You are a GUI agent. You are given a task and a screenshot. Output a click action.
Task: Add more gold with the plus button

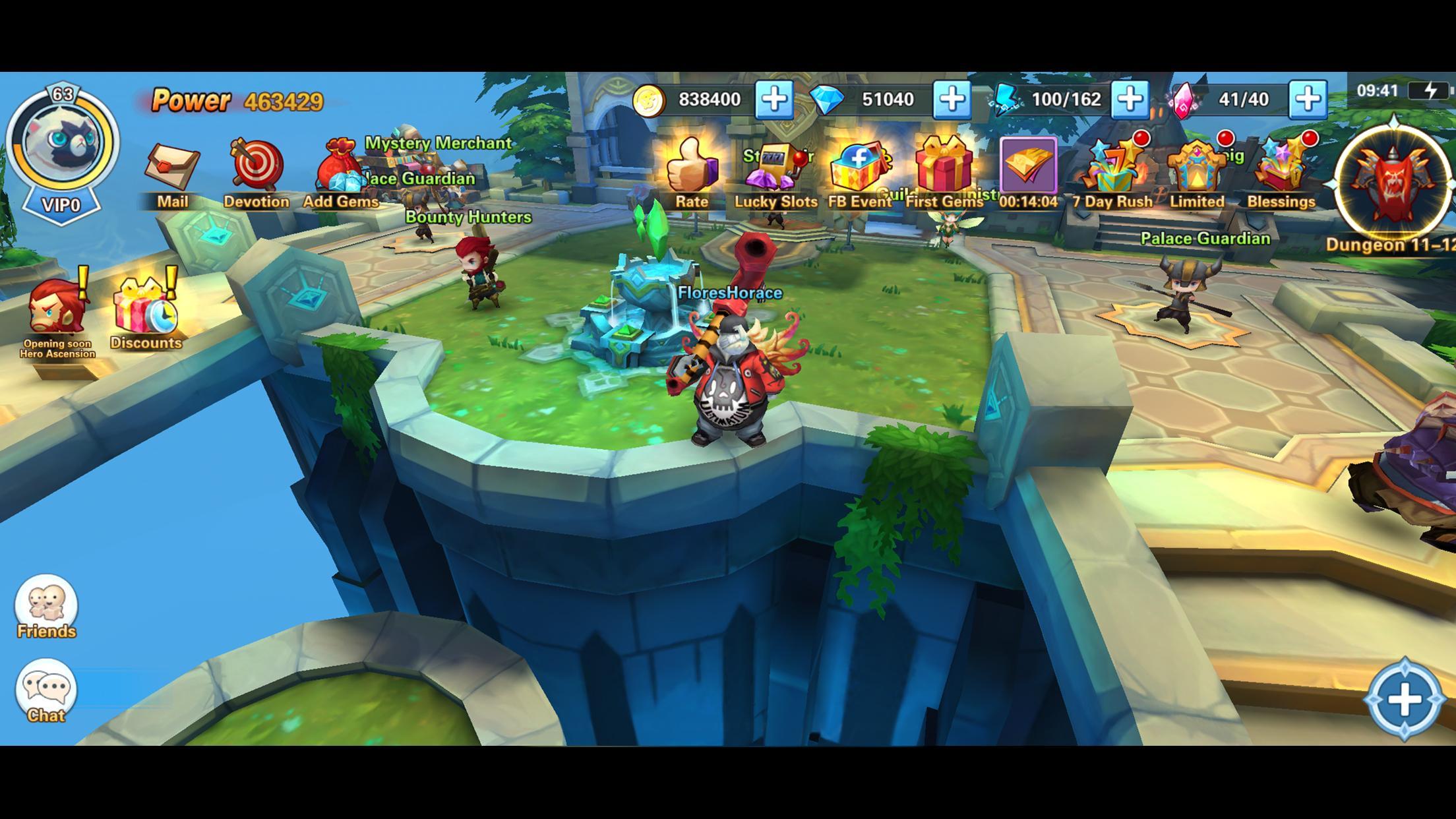(776, 100)
